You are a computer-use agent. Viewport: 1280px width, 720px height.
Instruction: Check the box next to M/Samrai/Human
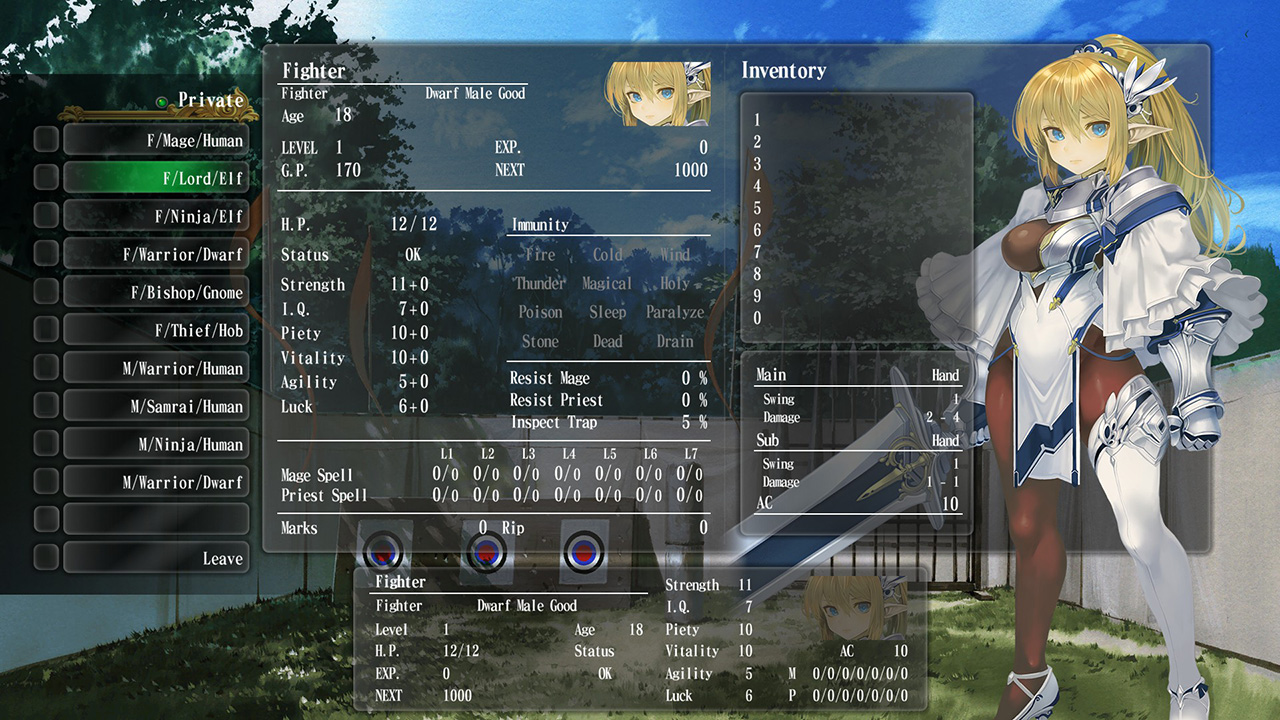click(45, 405)
